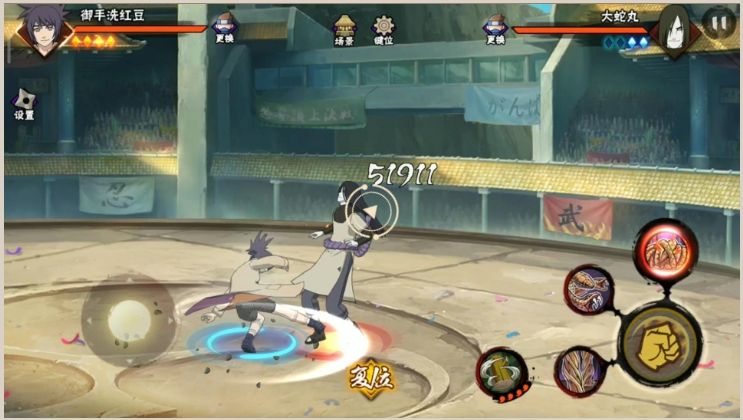Open the 设置 settings shuriken icon
The width and height of the screenshot is (743, 420).
coord(24,102)
